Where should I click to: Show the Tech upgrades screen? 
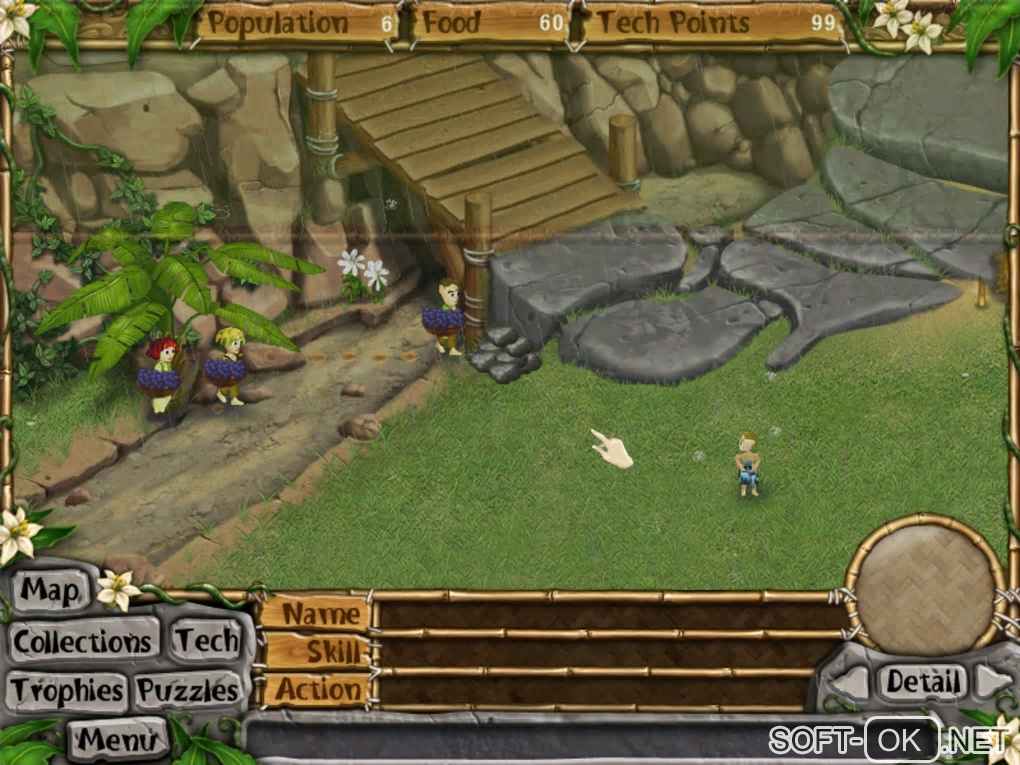pyautogui.click(x=207, y=641)
